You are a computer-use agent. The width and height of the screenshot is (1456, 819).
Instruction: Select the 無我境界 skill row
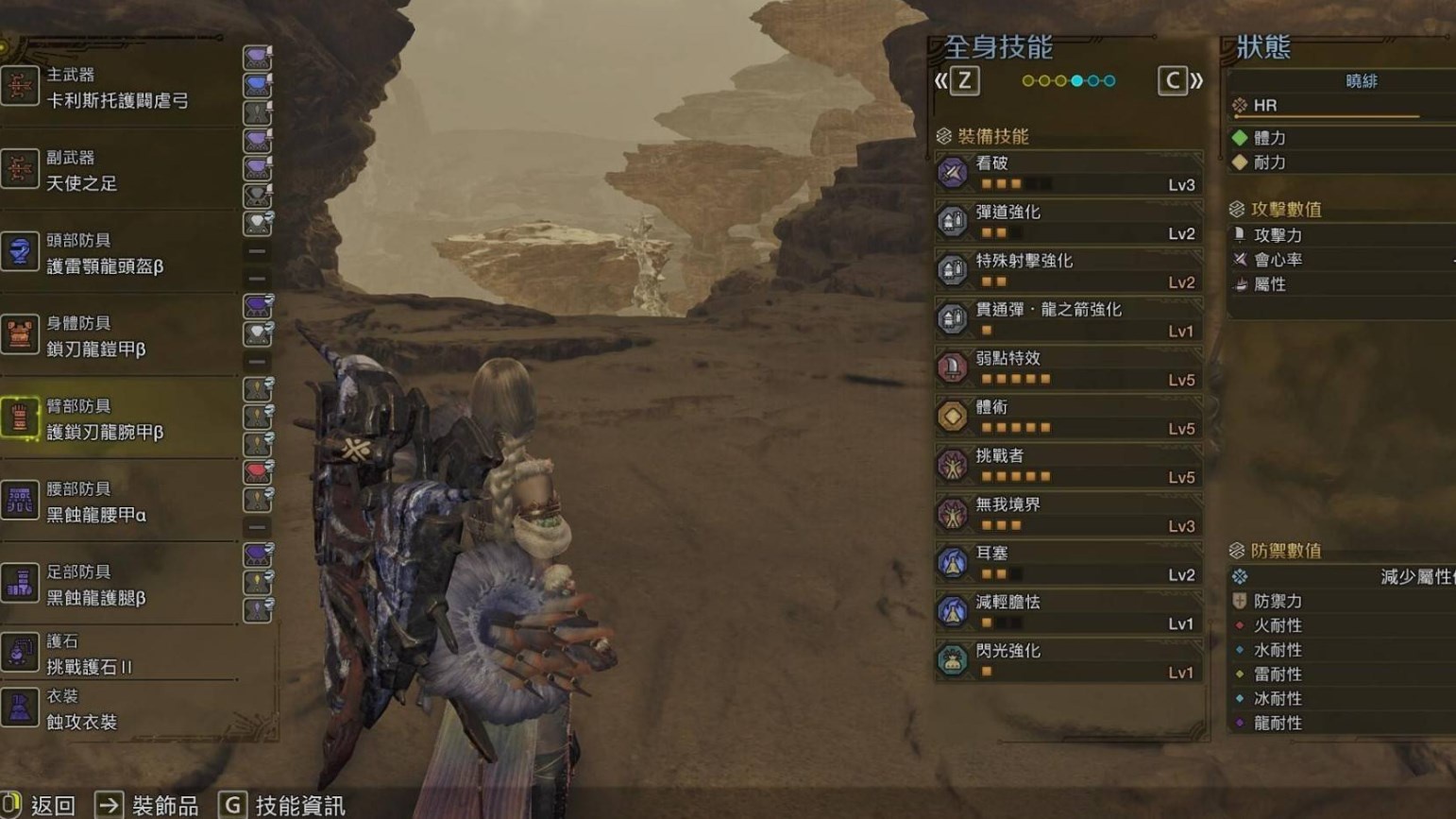click(1069, 515)
